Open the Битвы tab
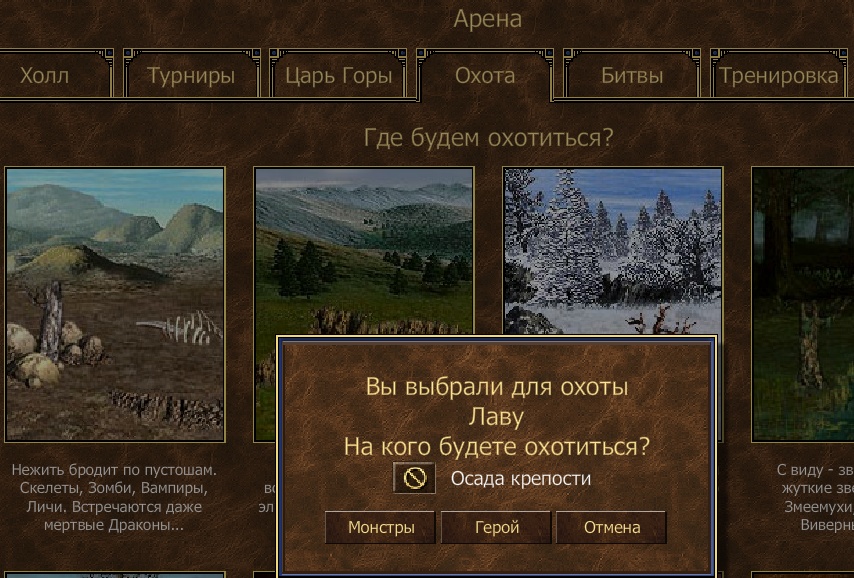The image size is (854, 578). (x=632, y=76)
